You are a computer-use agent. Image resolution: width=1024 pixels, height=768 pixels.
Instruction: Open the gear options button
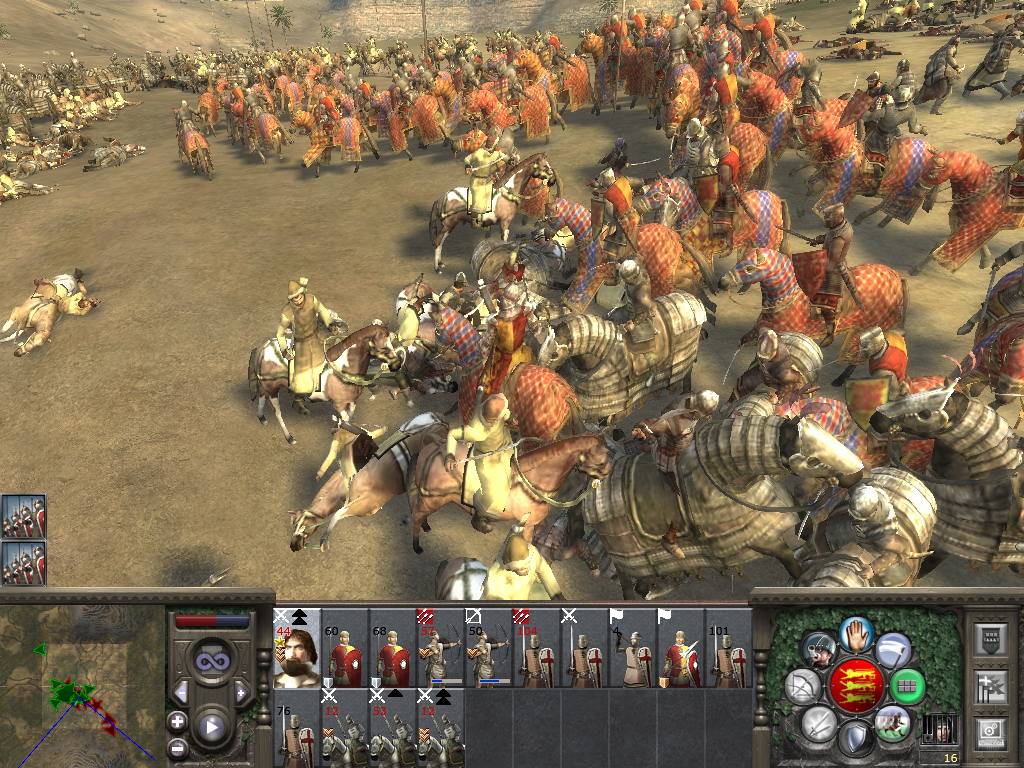point(992,731)
